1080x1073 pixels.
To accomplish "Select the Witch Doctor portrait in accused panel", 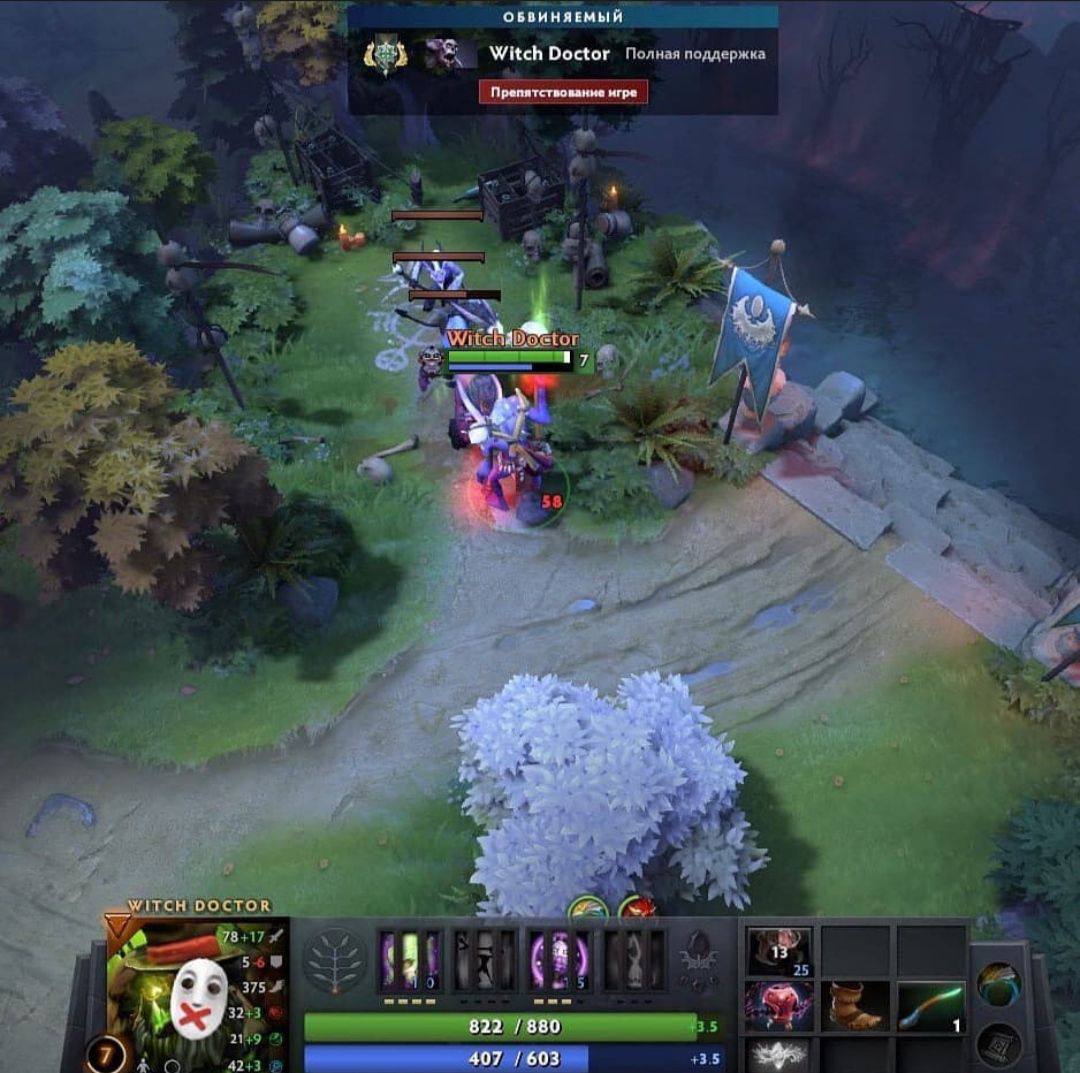I will pyautogui.click(x=450, y=54).
